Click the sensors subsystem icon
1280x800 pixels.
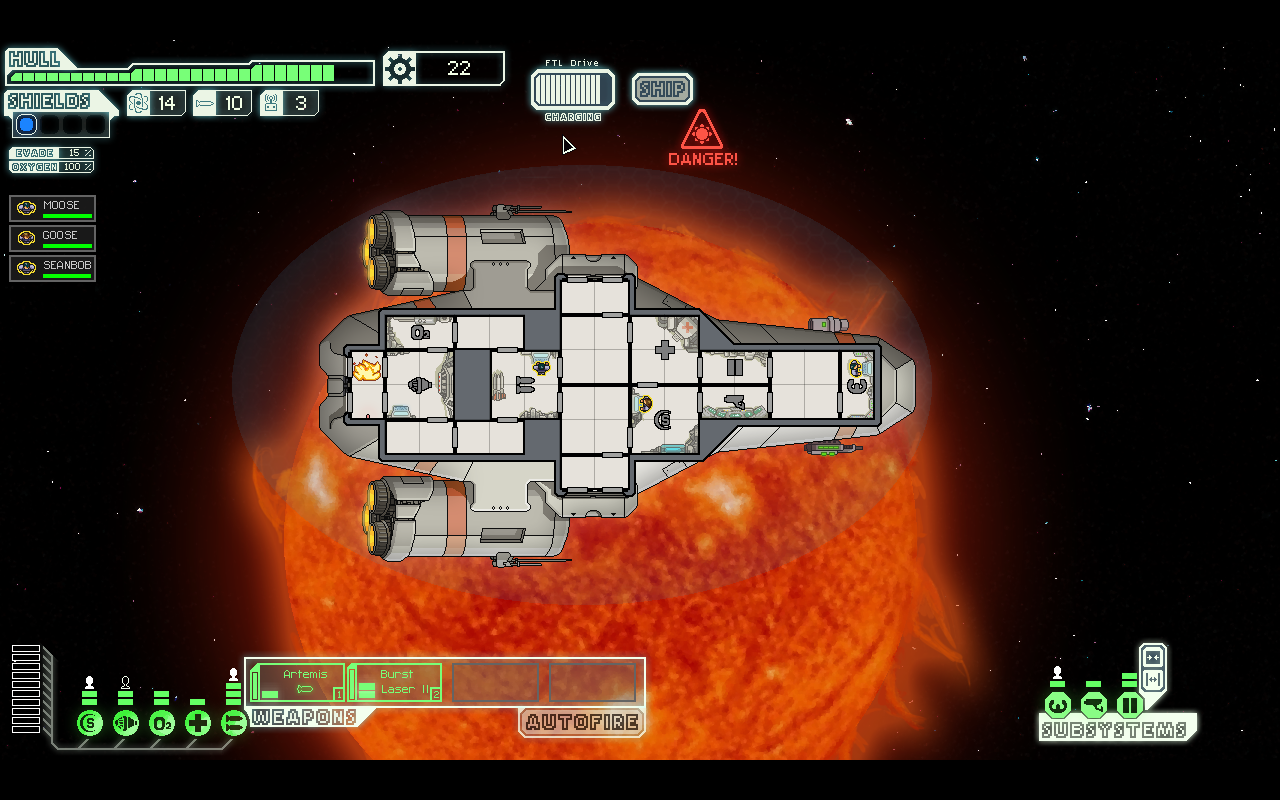1094,705
